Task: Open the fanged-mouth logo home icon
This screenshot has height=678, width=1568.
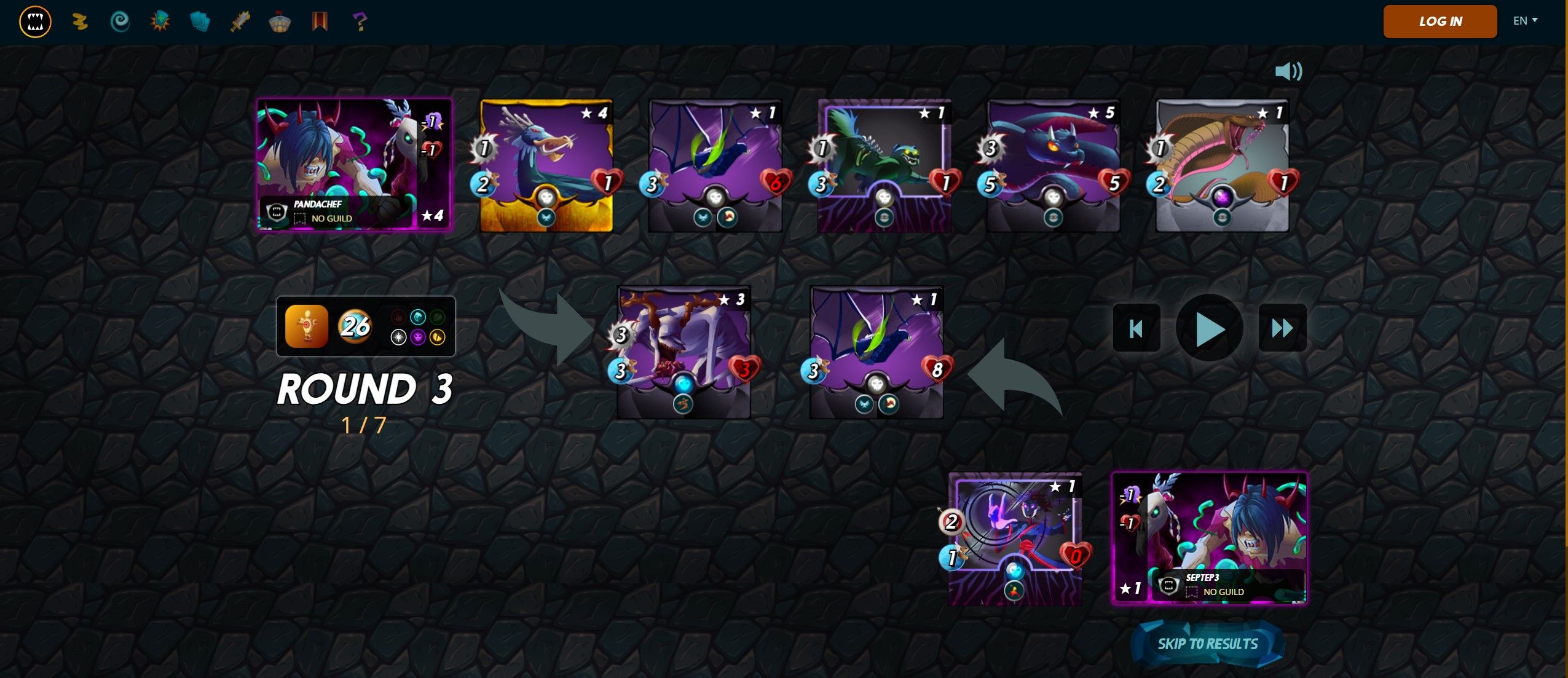Action: click(x=35, y=22)
